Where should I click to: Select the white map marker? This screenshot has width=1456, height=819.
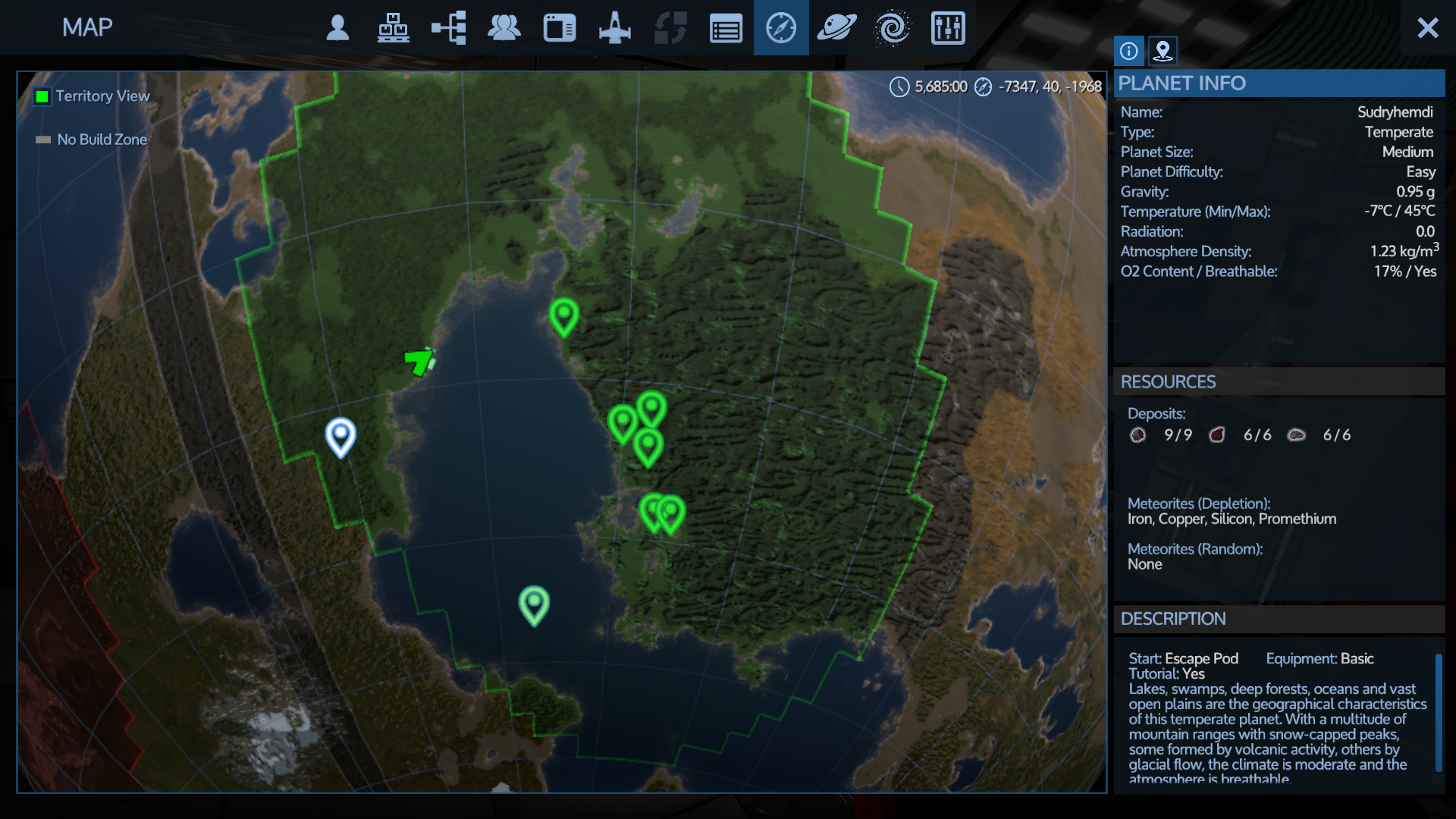pyautogui.click(x=340, y=435)
